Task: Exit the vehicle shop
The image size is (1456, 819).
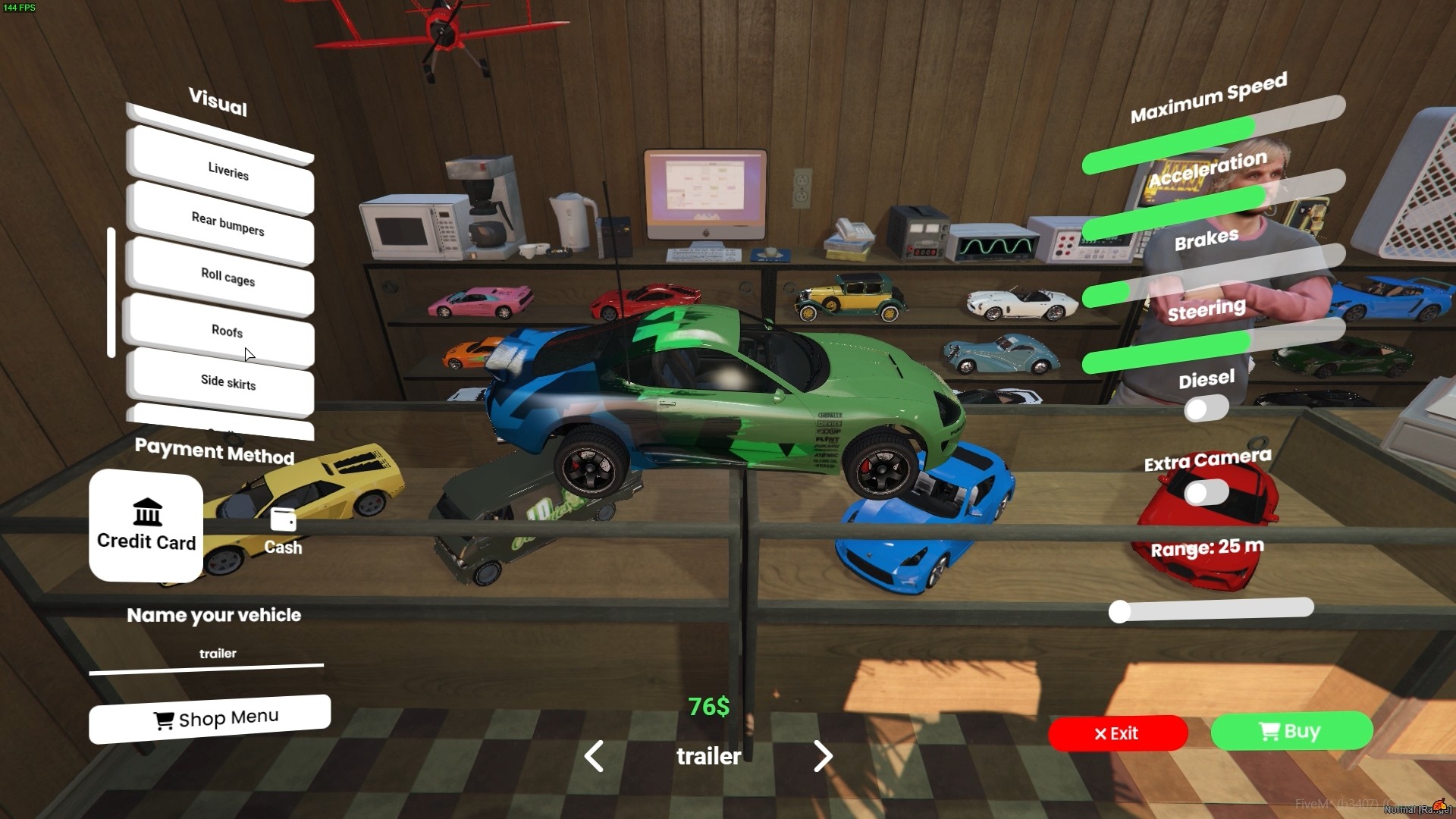Action: [1117, 733]
